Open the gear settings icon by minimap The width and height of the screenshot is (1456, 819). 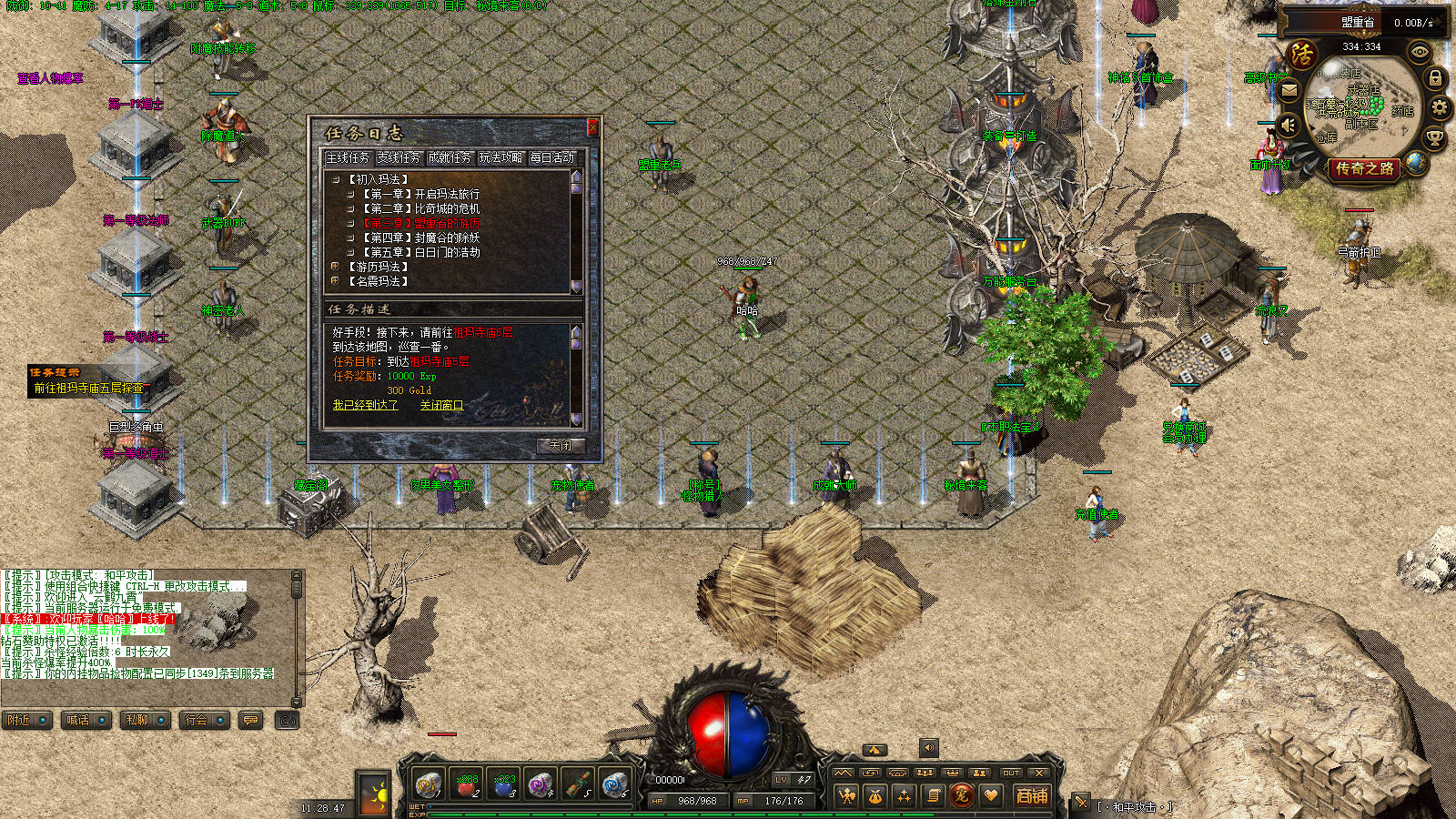(x=1439, y=108)
